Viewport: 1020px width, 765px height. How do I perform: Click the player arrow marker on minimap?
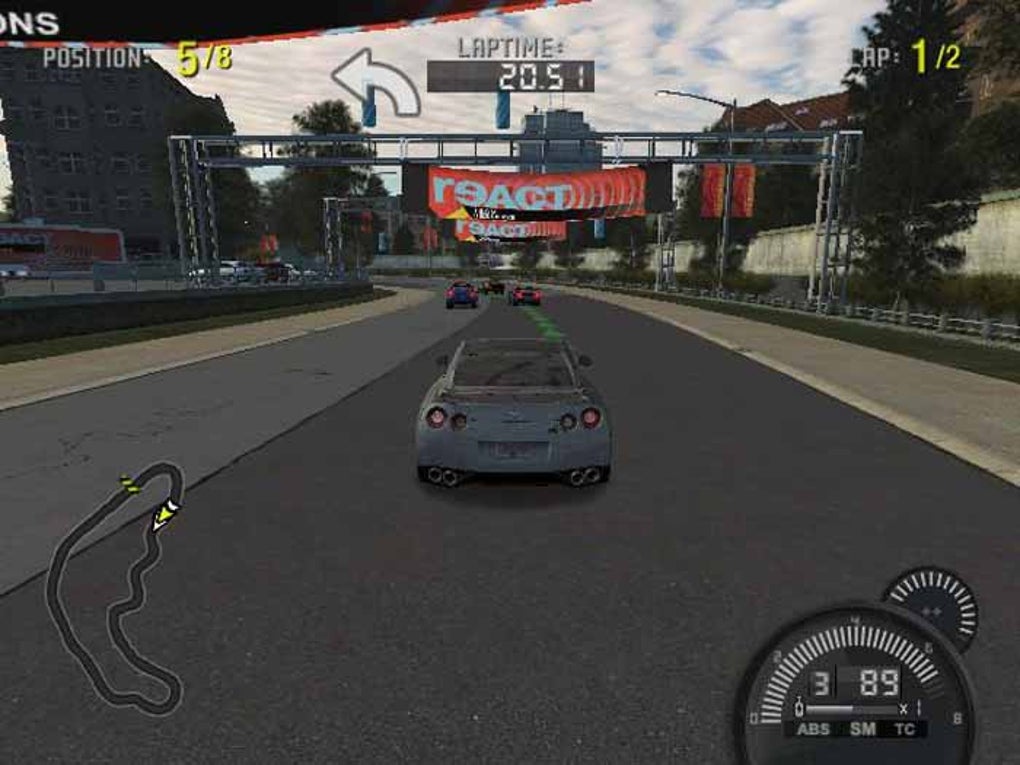pos(165,514)
